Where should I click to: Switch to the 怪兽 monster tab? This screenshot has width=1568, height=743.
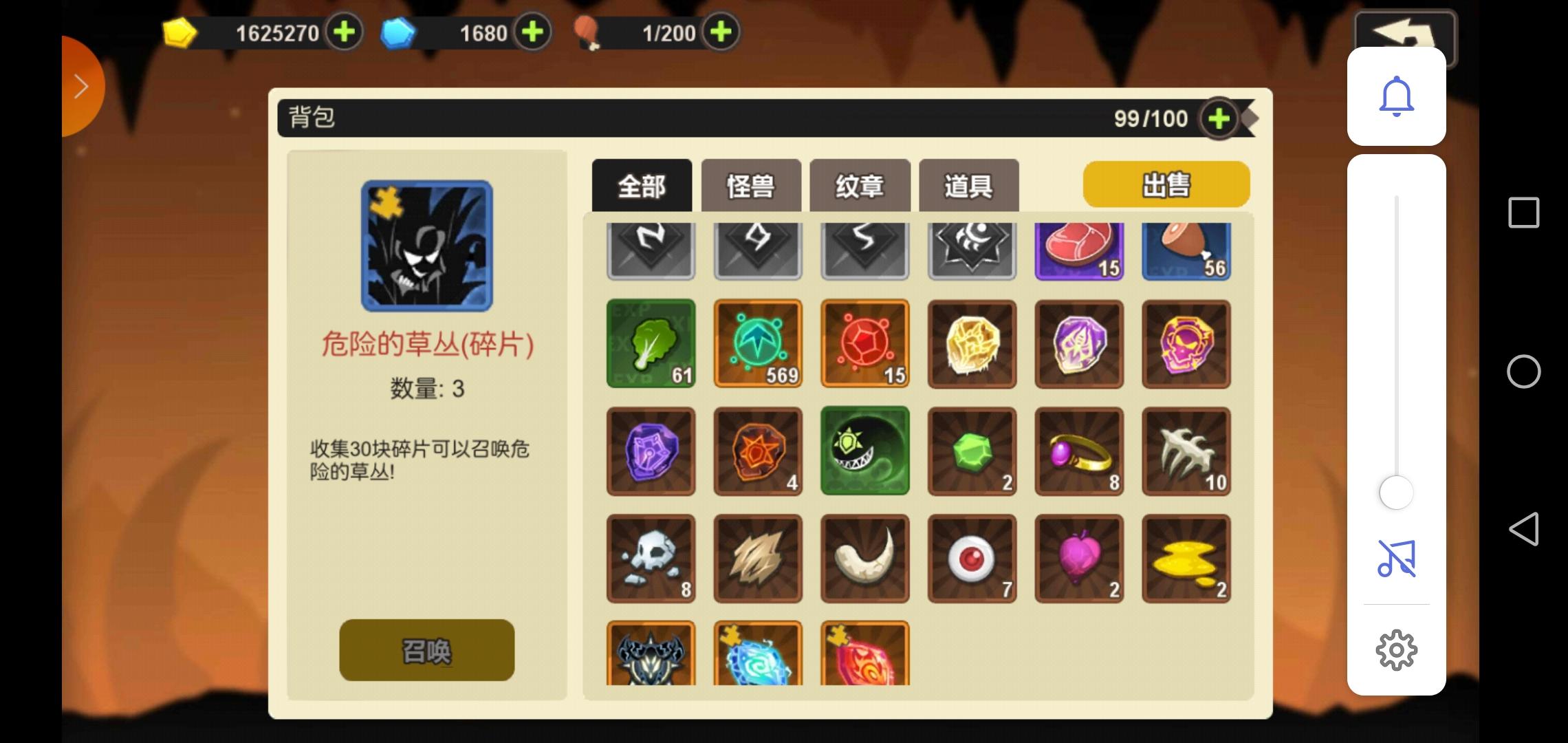coord(751,184)
